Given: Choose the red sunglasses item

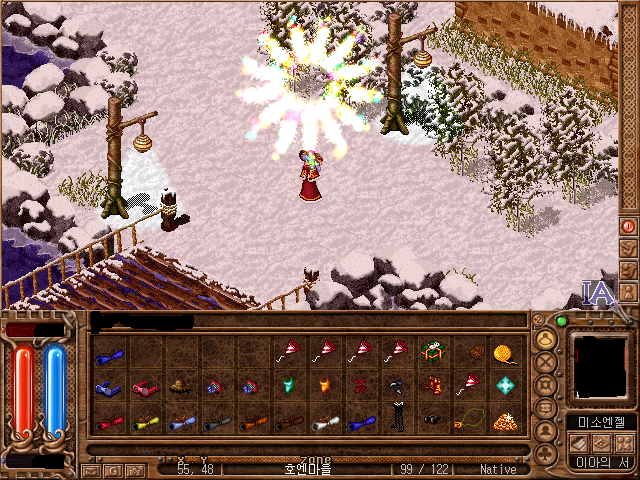Looking at the screenshot, I should [x=145, y=387].
